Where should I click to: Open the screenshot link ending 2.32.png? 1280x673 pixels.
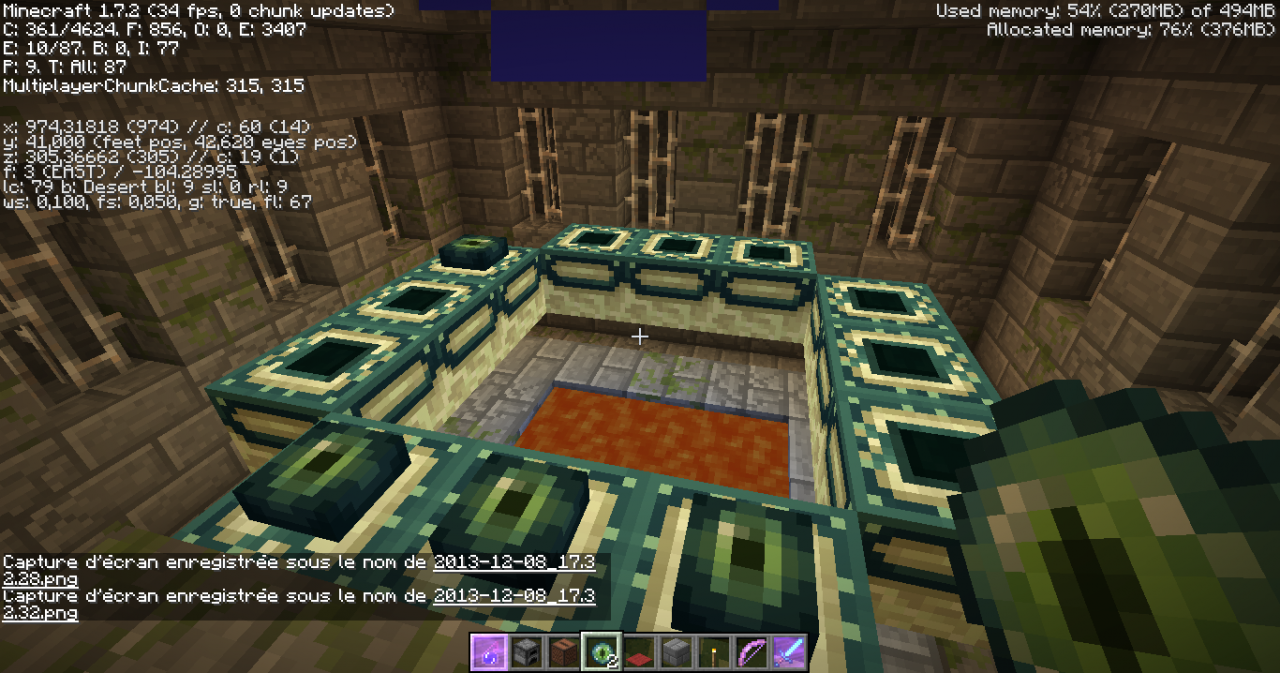click(x=513, y=596)
